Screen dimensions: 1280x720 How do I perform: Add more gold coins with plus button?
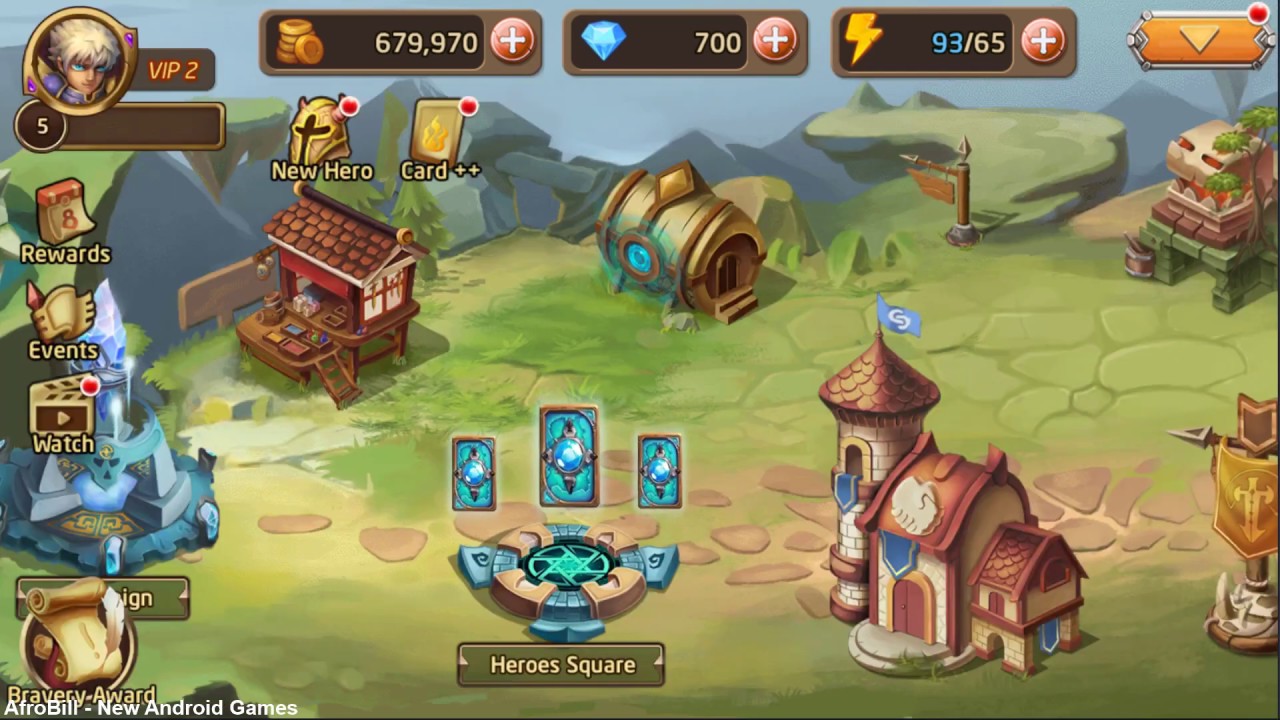(512, 42)
